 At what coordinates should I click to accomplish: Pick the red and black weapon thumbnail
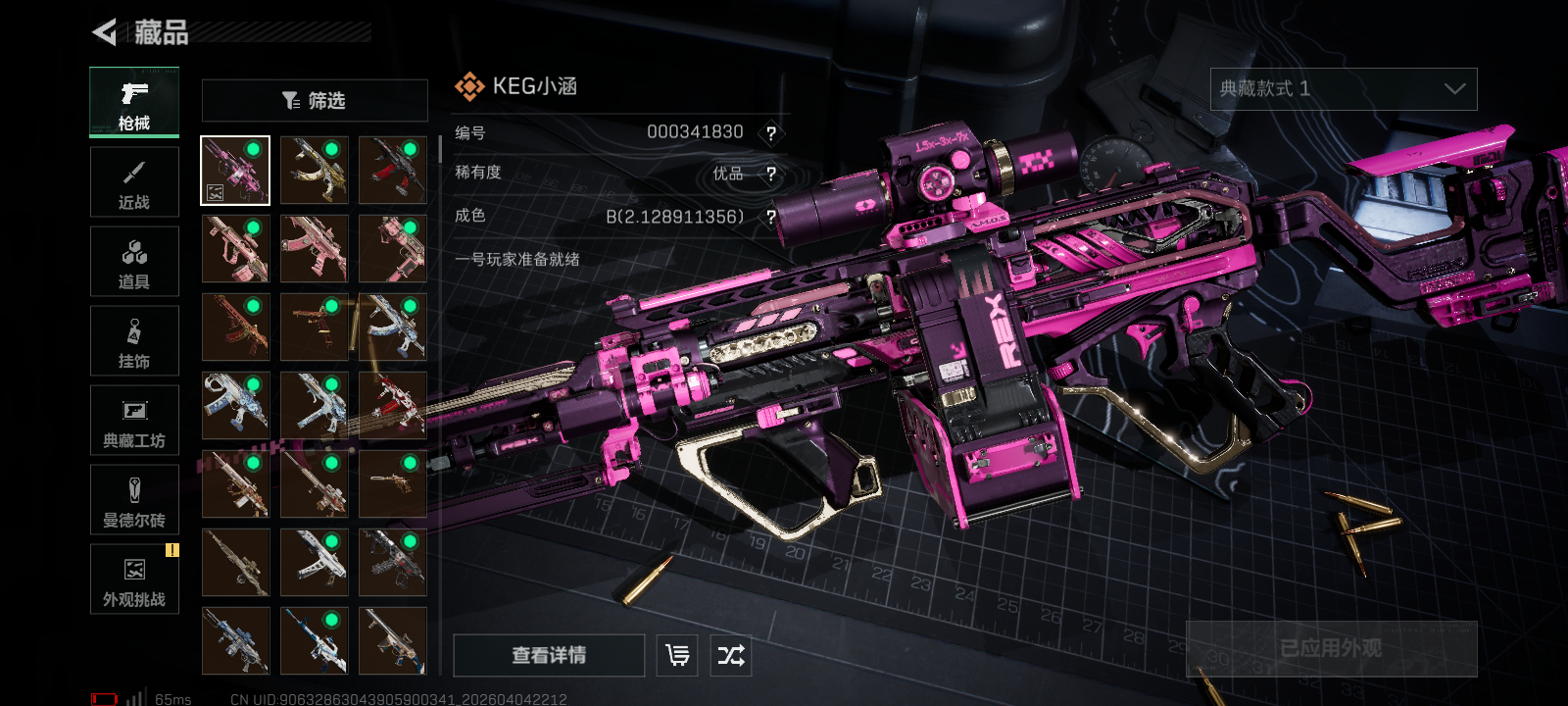393,171
